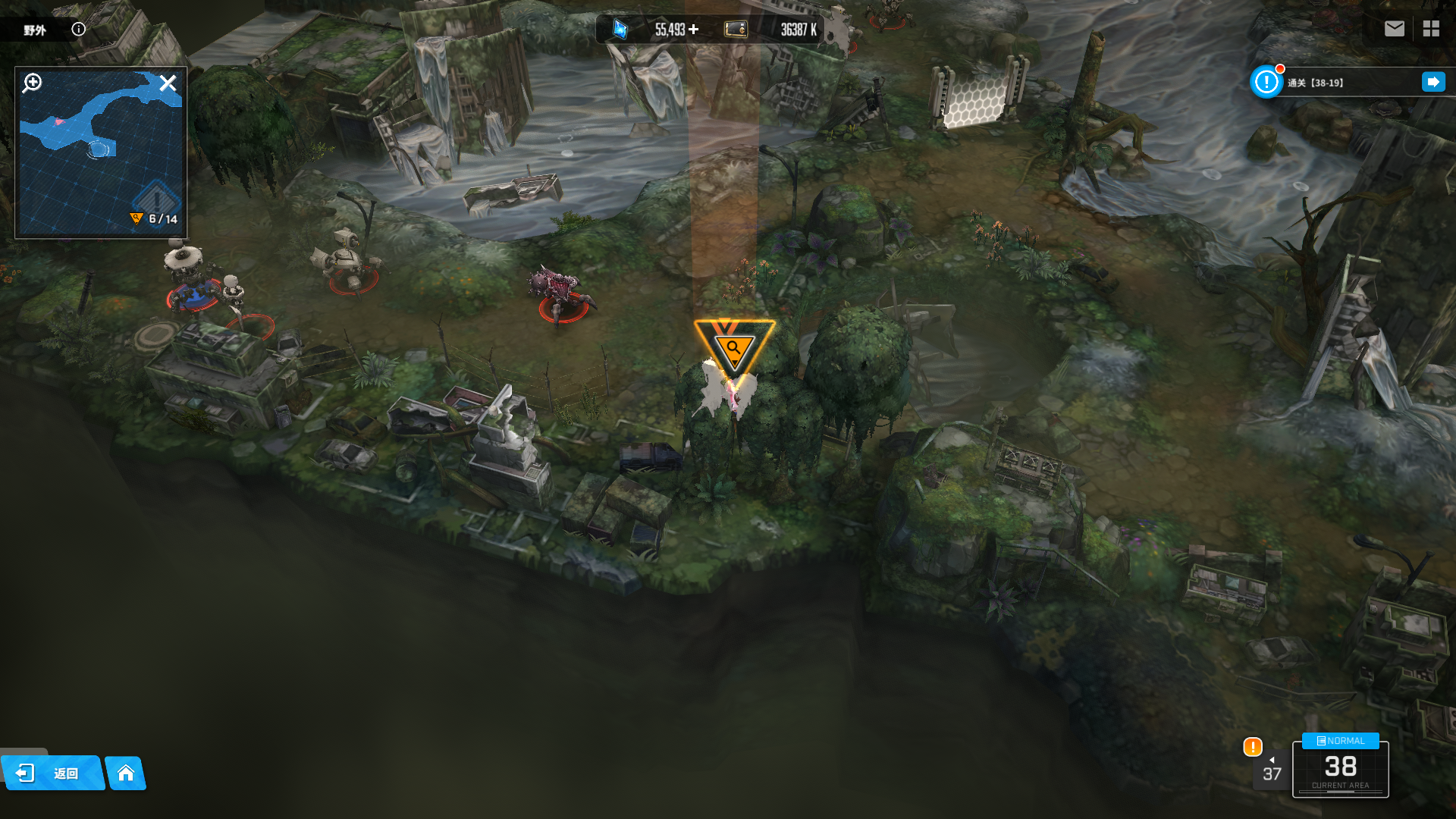Open the mail inbox envelope
The image size is (1456, 819).
[1394, 29]
